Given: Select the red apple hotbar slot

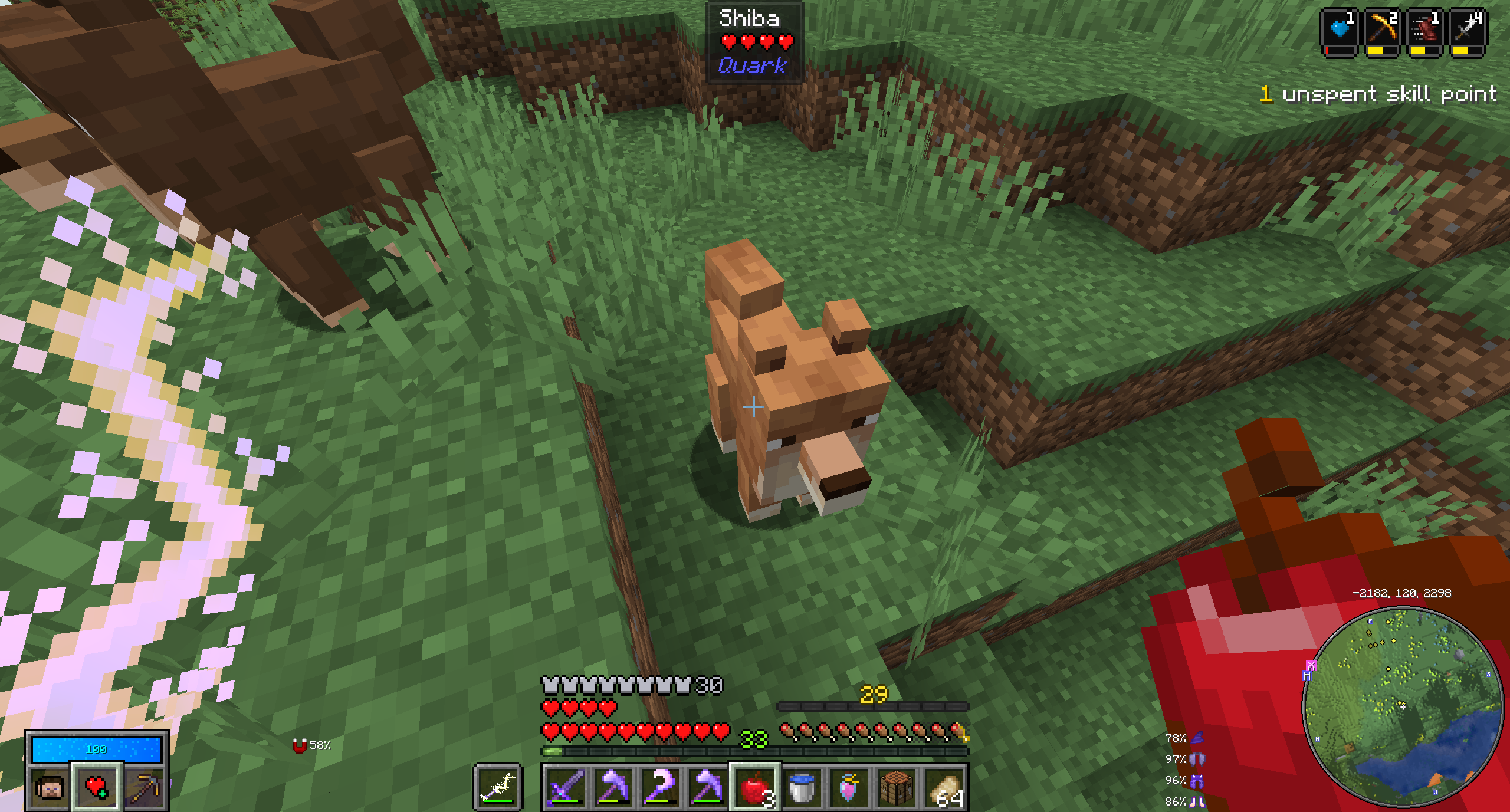Looking at the screenshot, I should (x=754, y=787).
